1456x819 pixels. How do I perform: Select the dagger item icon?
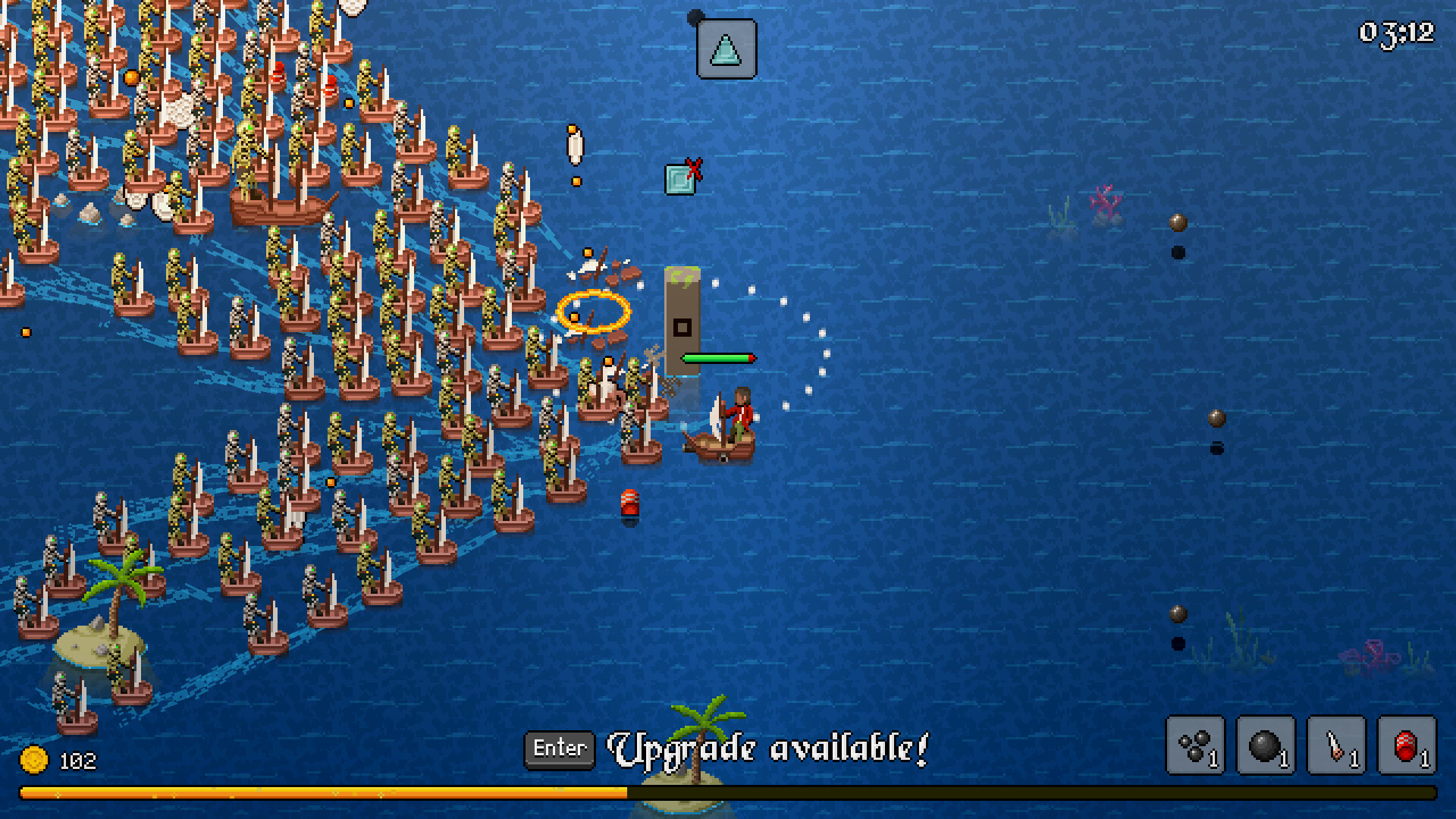tap(1336, 745)
